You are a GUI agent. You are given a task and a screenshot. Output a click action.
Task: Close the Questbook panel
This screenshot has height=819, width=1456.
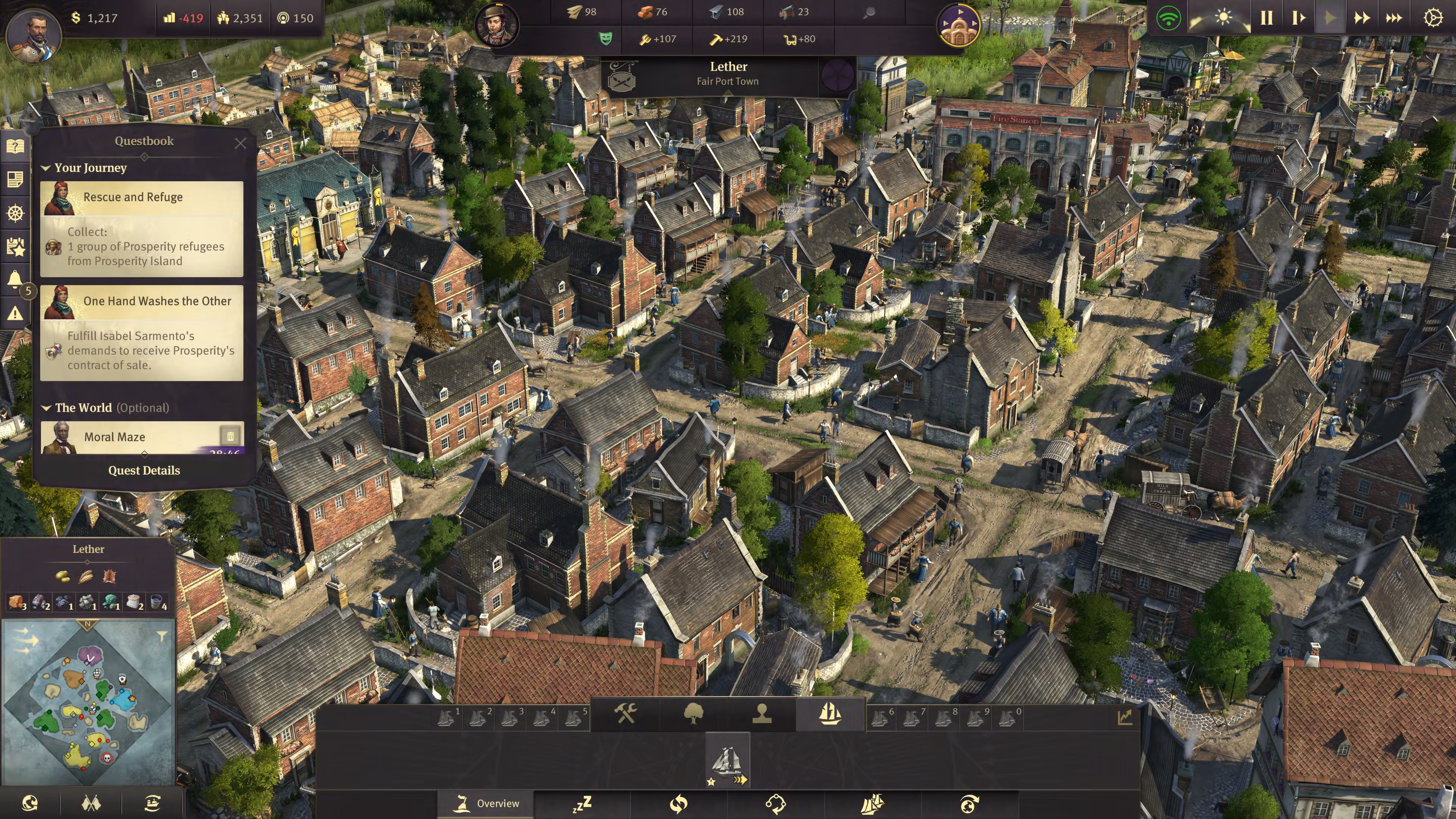tap(240, 143)
